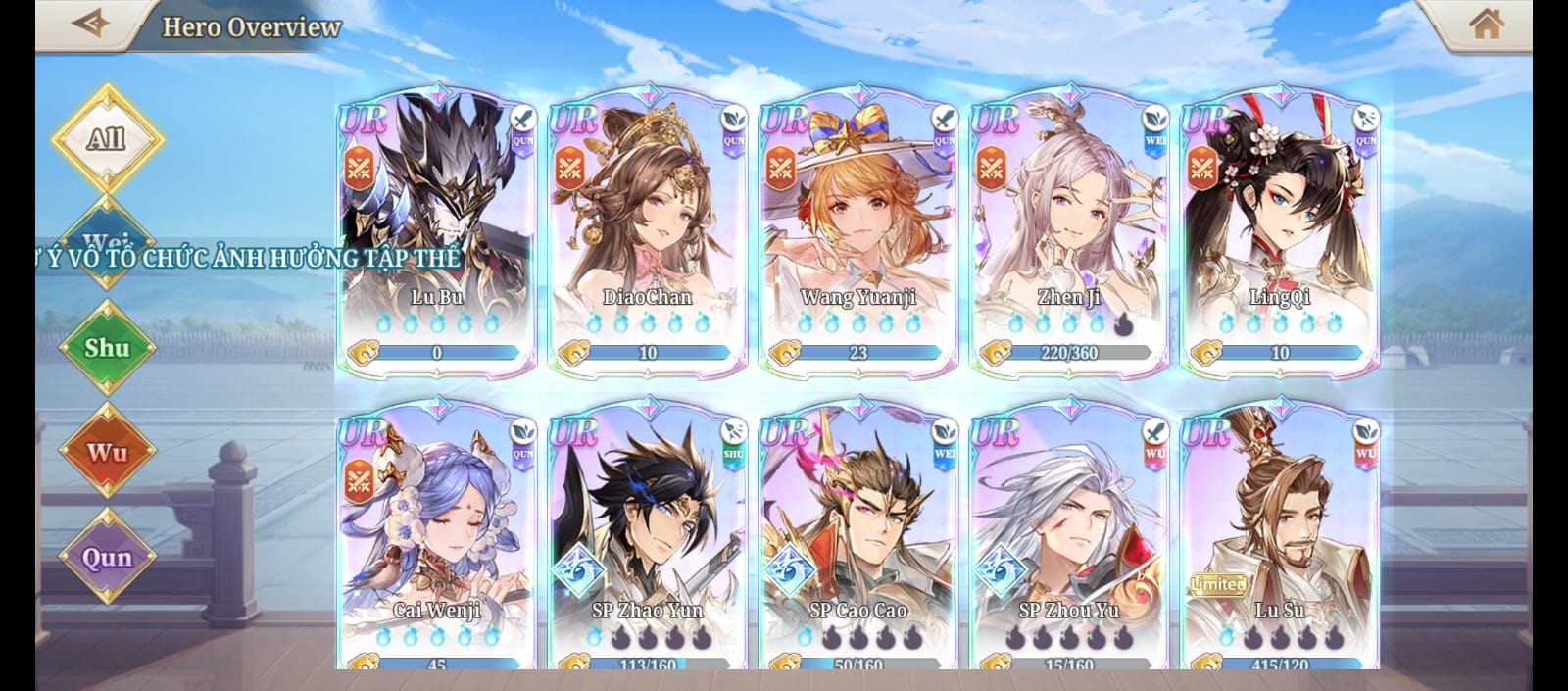This screenshot has height=691, width=1568.
Task: Show only Qun faction heroes
Action: (107, 557)
